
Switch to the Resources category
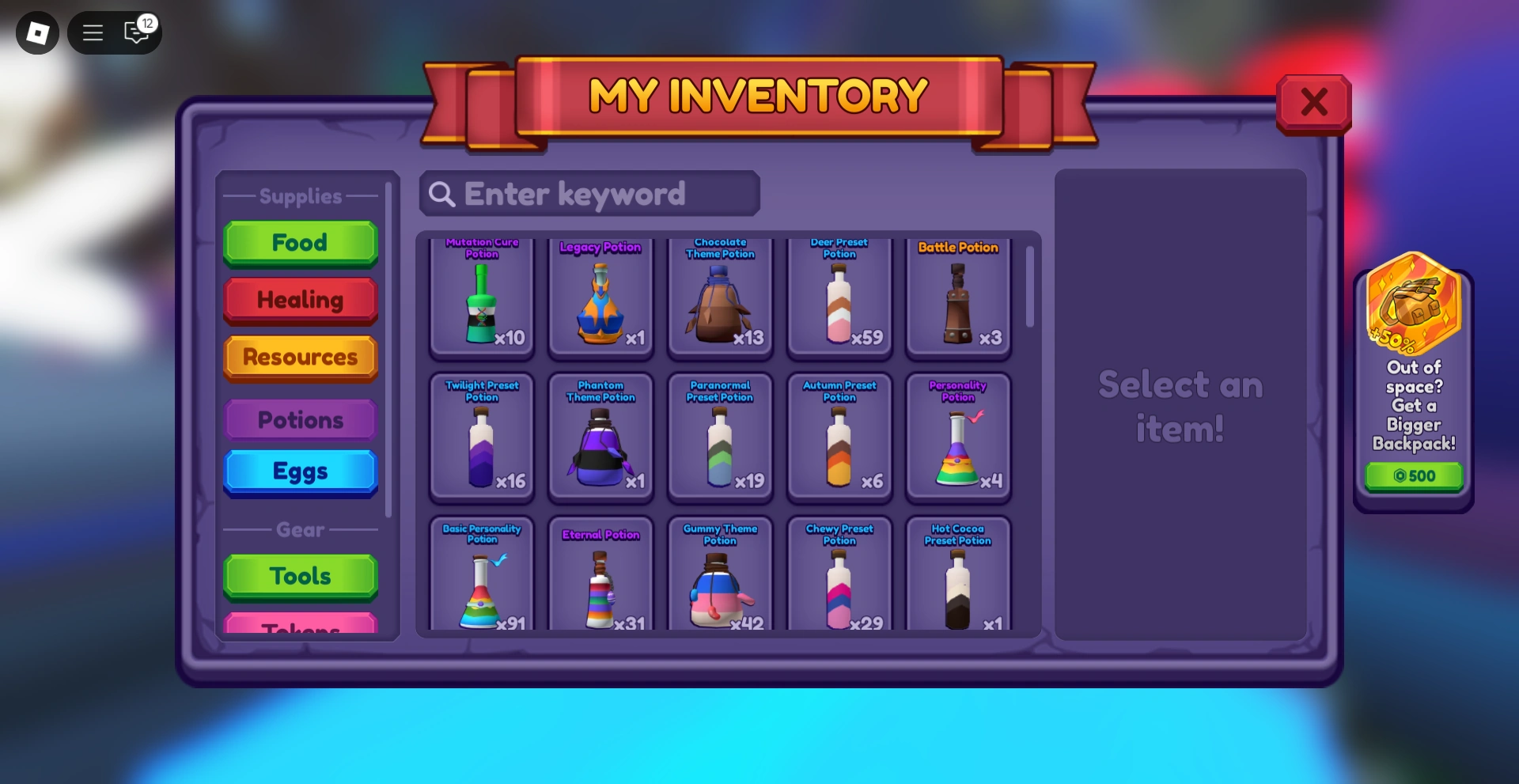(x=300, y=358)
